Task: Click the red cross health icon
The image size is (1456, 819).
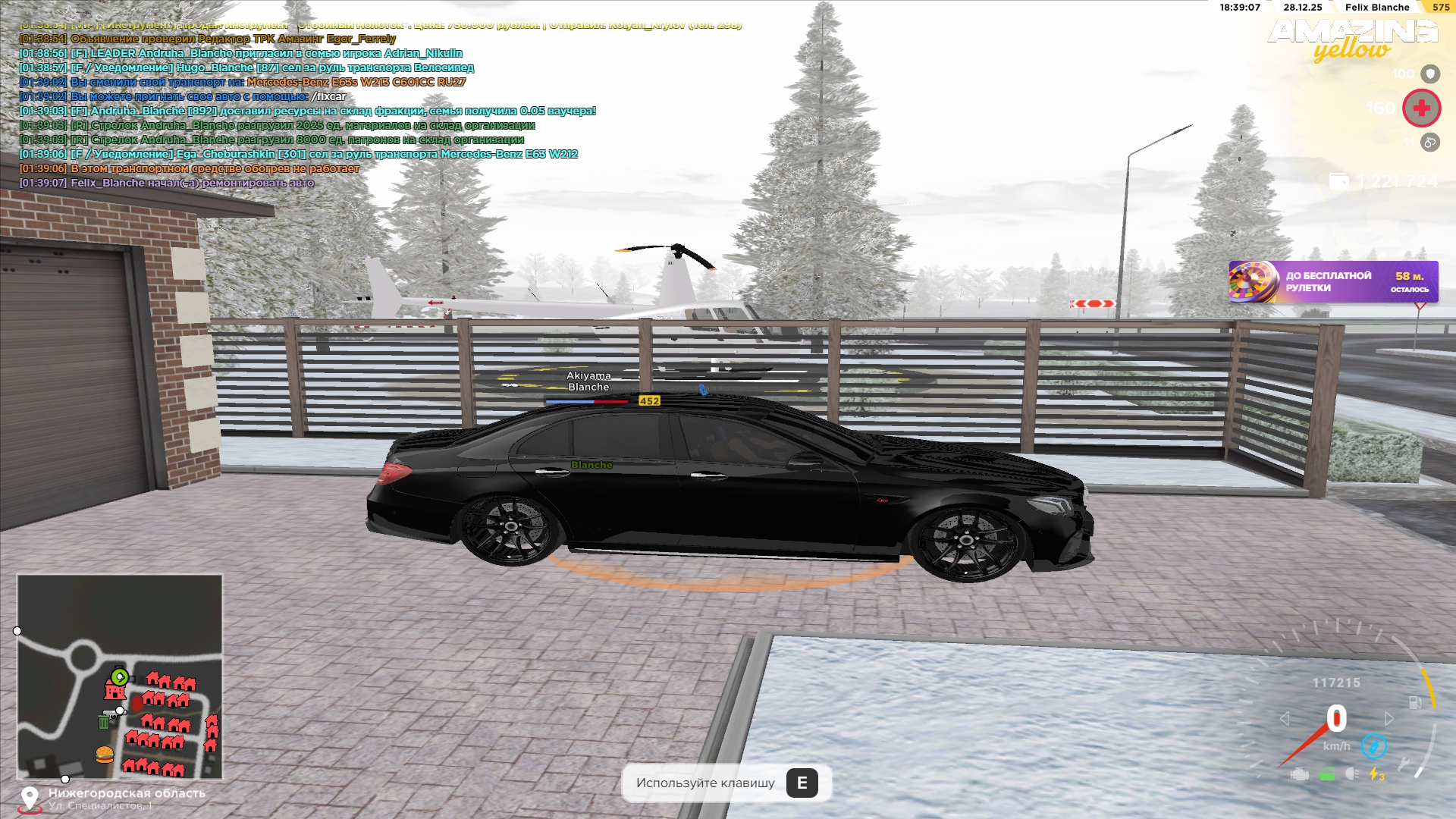Action: (1421, 108)
